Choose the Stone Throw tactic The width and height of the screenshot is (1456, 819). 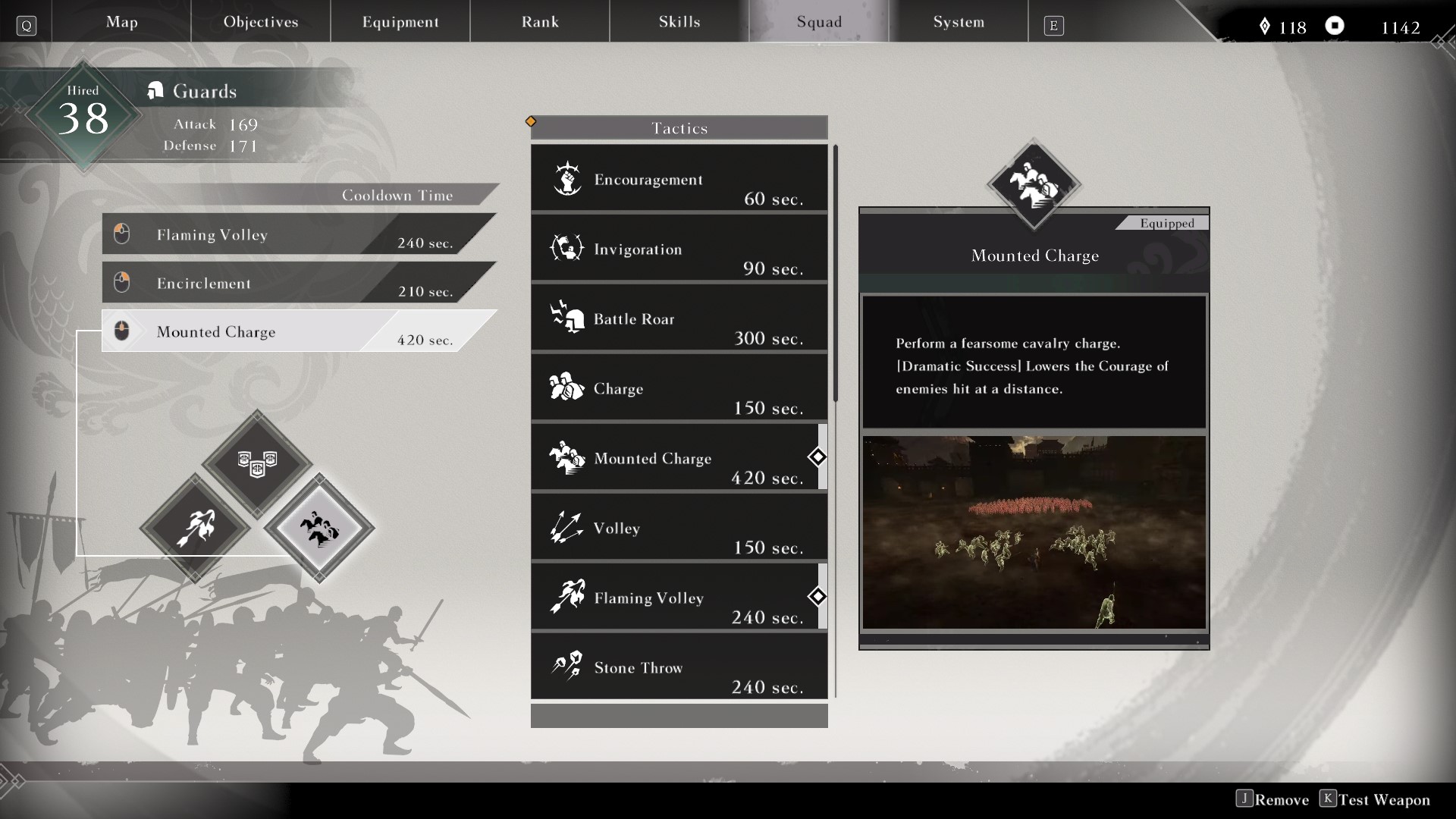[x=679, y=667]
